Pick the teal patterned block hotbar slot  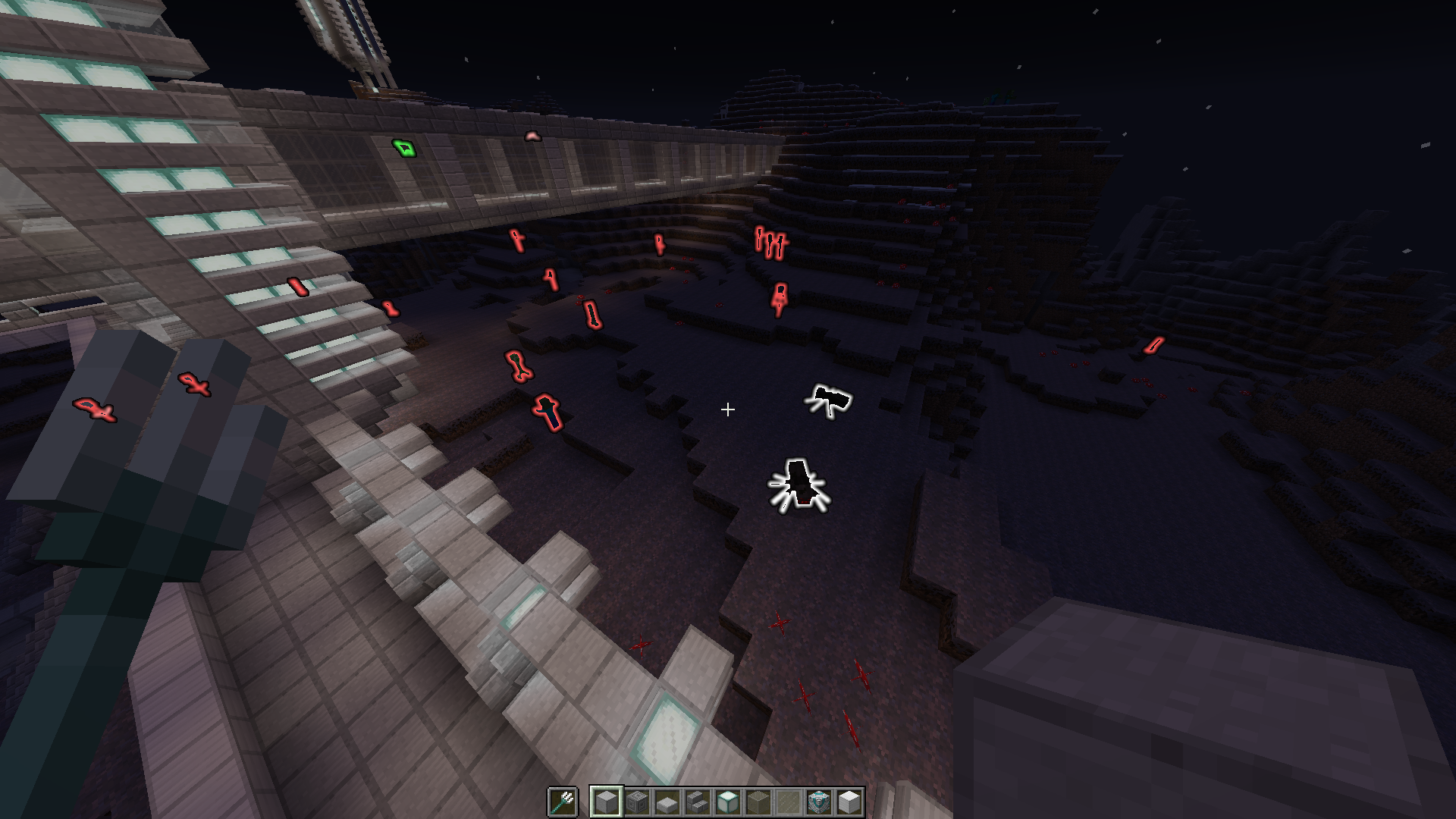819,802
